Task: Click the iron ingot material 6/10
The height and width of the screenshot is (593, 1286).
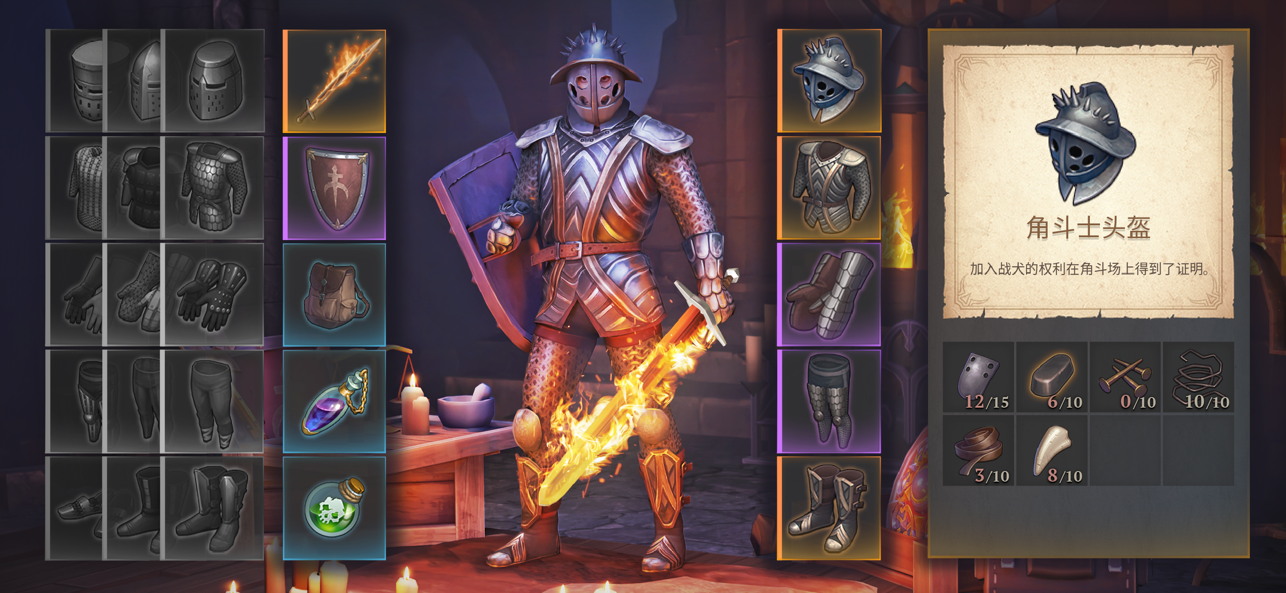Action: point(1052,378)
